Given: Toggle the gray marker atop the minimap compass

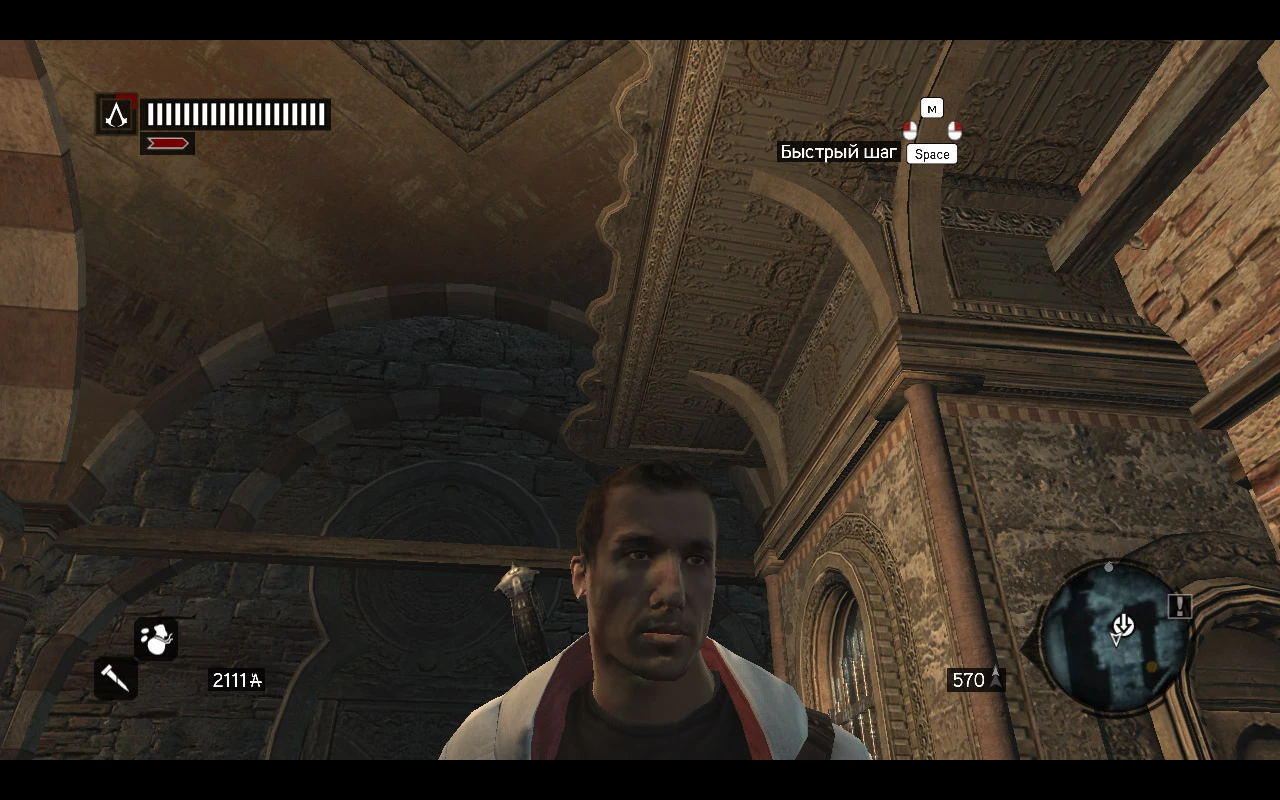Looking at the screenshot, I should pos(1108,567).
